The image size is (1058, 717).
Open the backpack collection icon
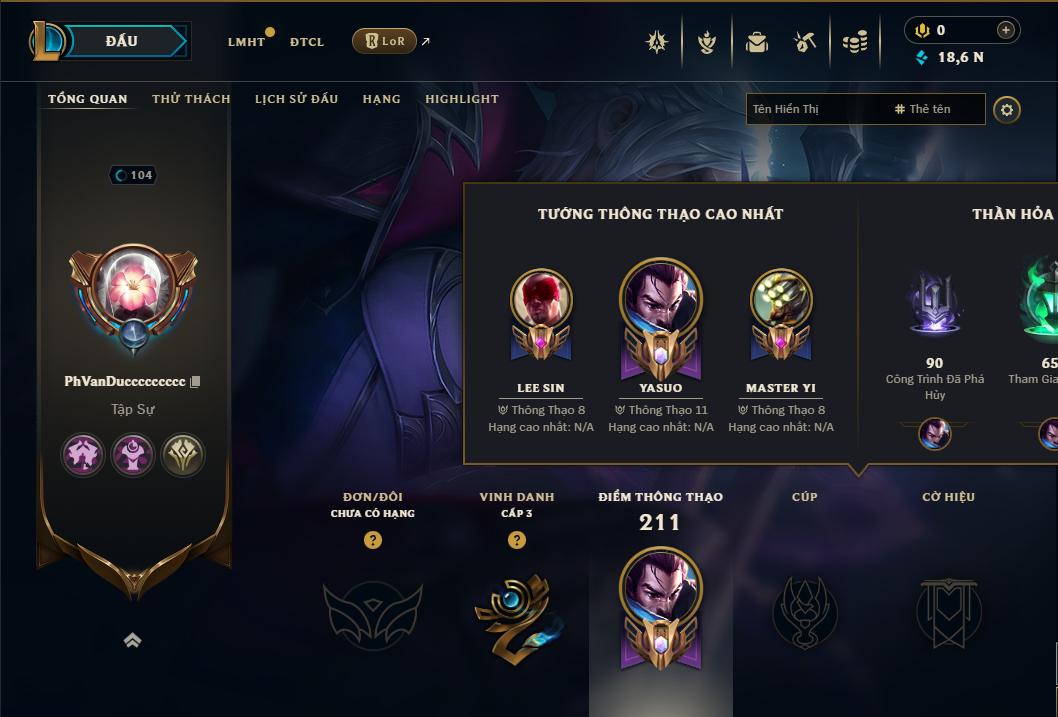(x=756, y=42)
